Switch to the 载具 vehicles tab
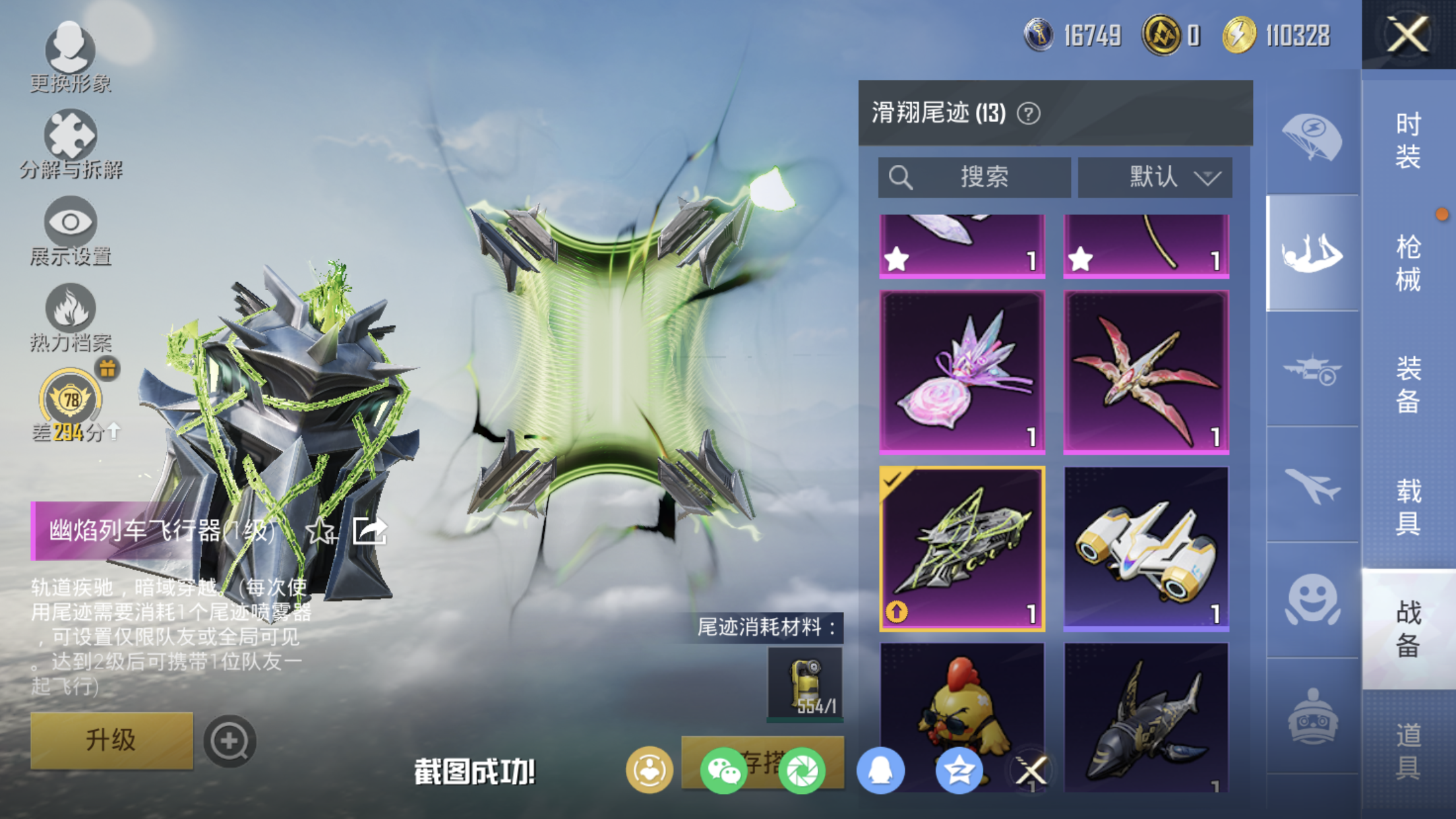 1408,506
